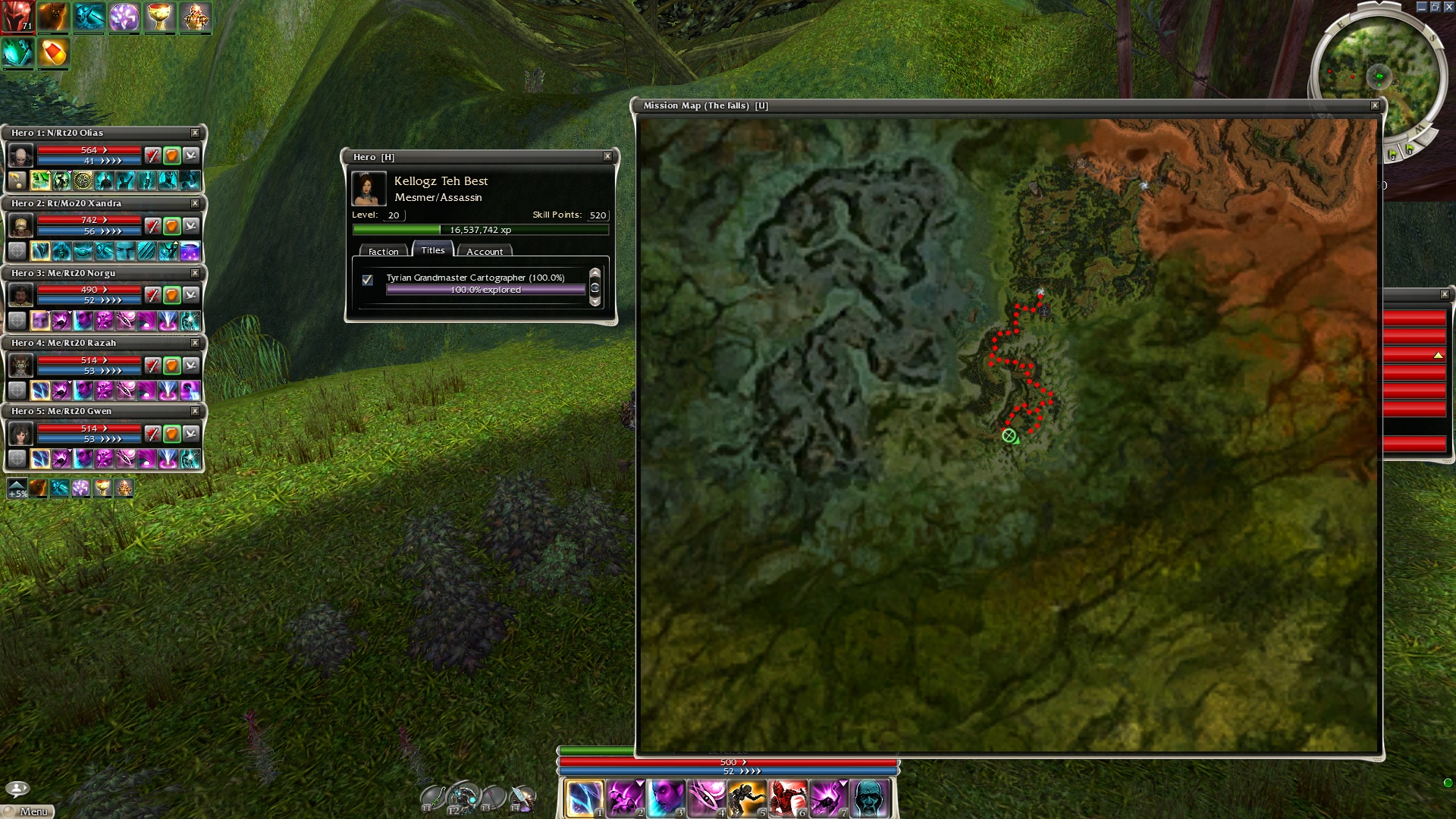Close Hero 1 Olias panel
1456x819 pixels.
pos(195,133)
